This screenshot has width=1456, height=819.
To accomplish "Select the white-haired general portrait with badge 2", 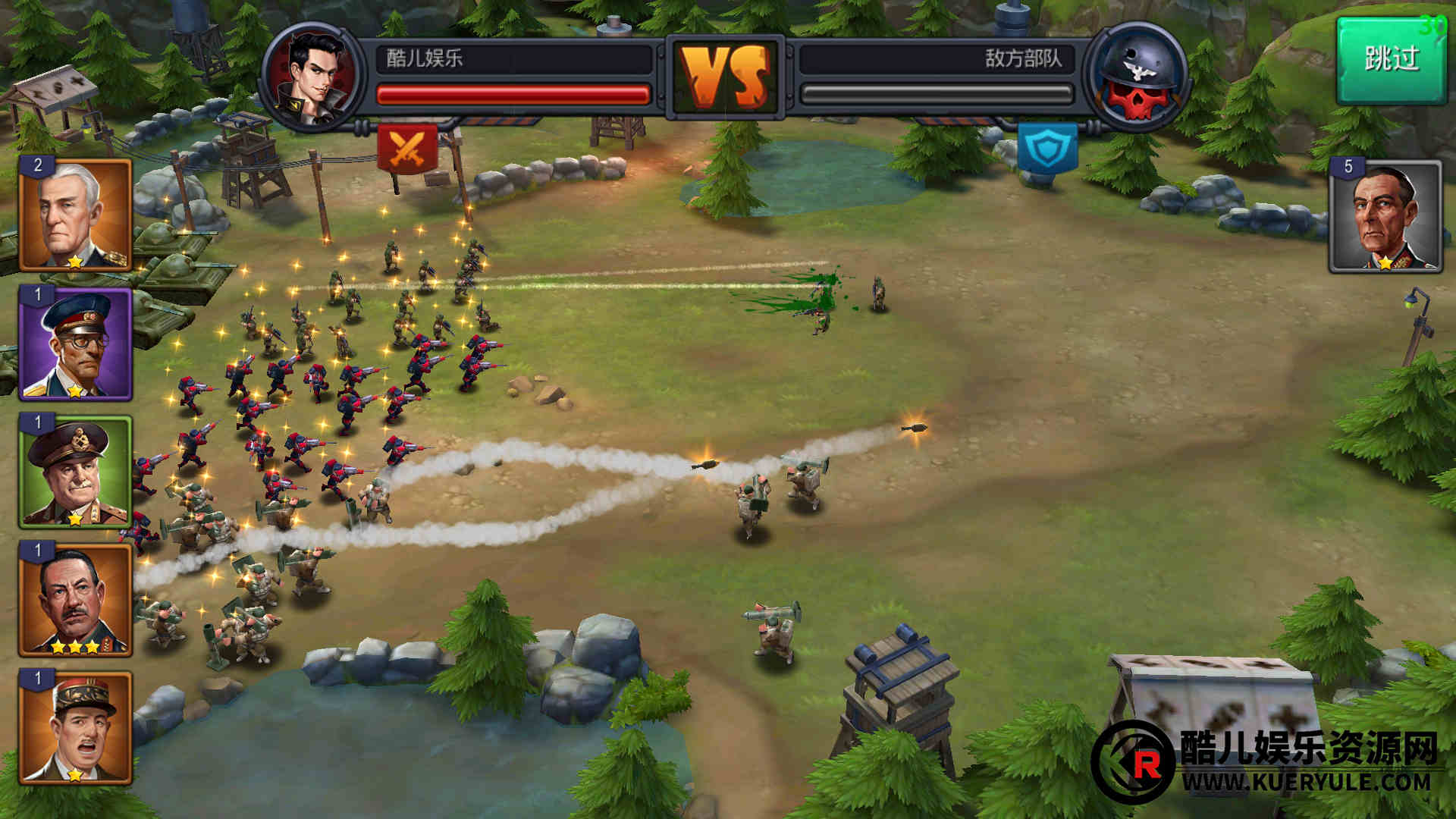I will [x=75, y=215].
